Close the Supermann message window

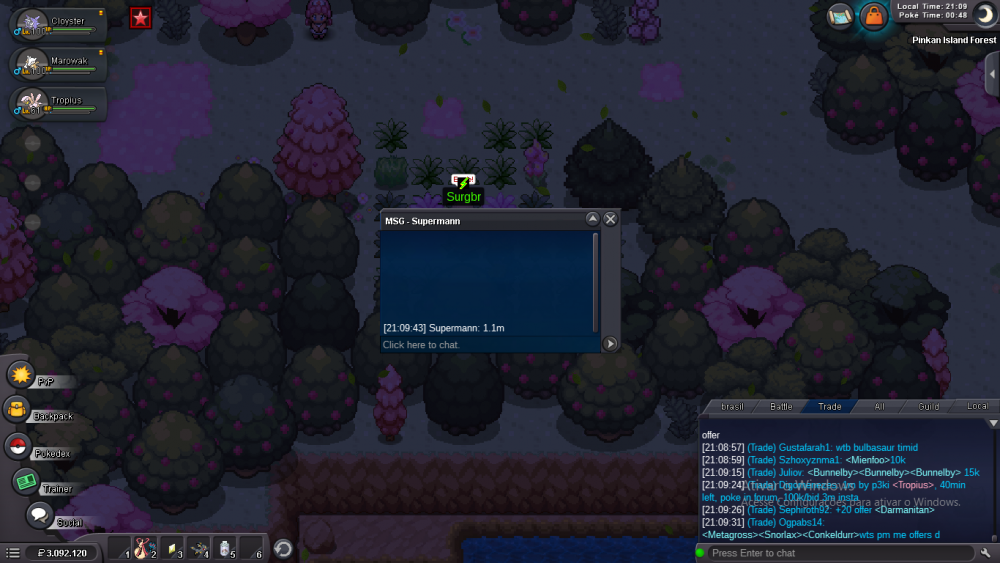coord(610,219)
